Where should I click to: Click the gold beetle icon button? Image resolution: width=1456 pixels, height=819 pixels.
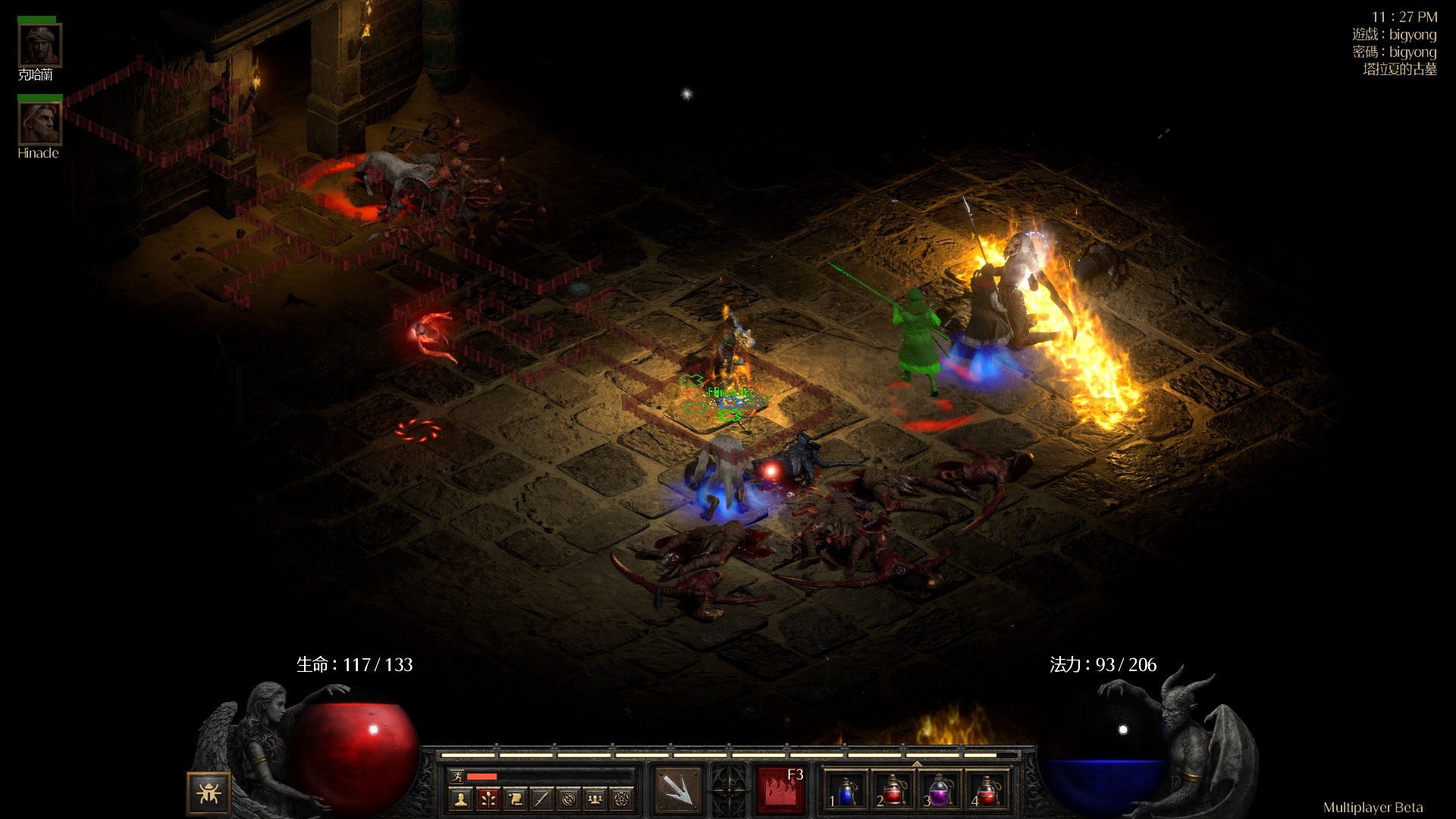tap(208, 793)
